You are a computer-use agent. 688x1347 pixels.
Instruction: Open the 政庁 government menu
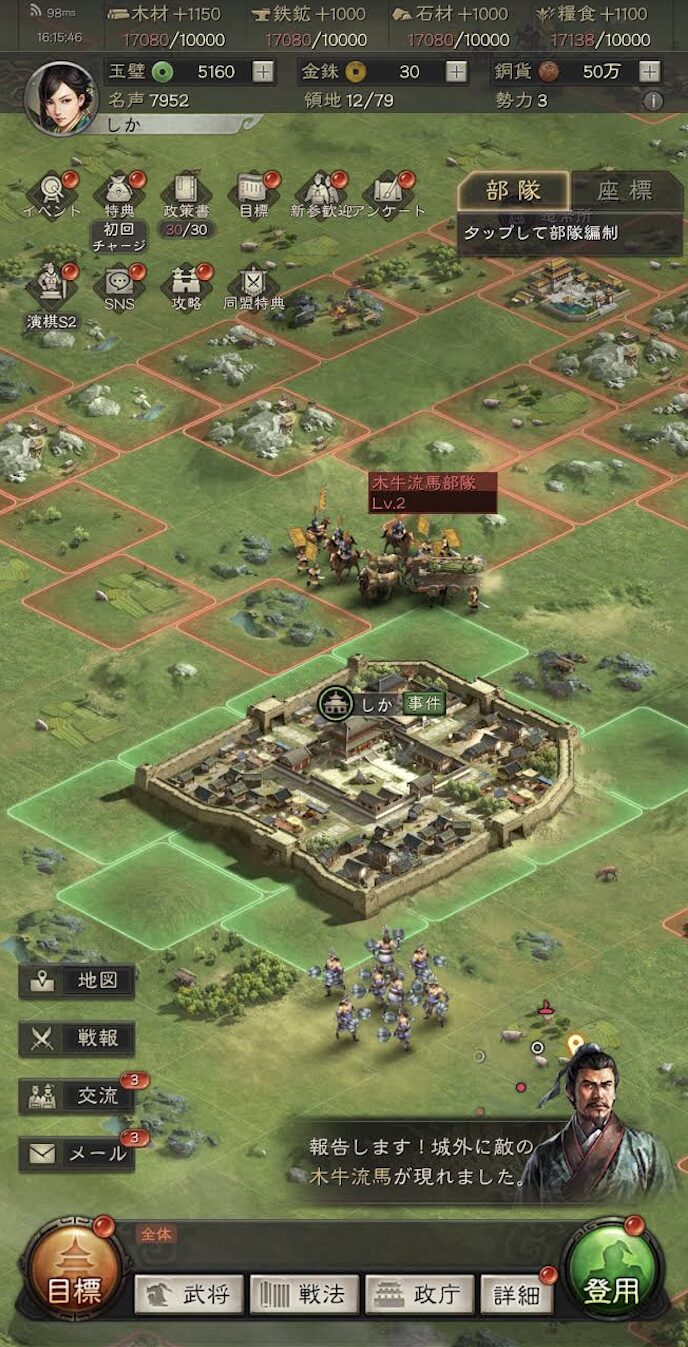point(419,1295)
